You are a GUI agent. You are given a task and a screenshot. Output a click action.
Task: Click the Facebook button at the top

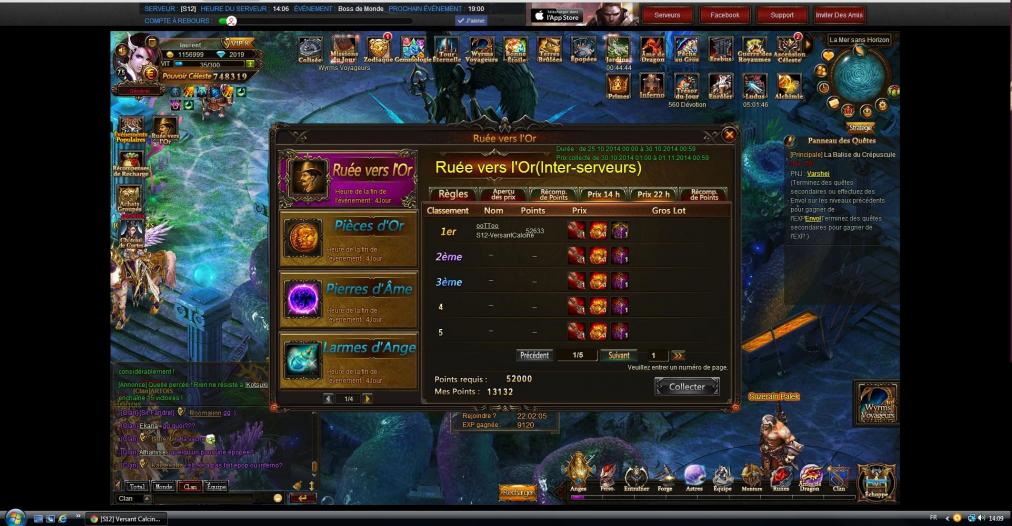click(725, 15)
